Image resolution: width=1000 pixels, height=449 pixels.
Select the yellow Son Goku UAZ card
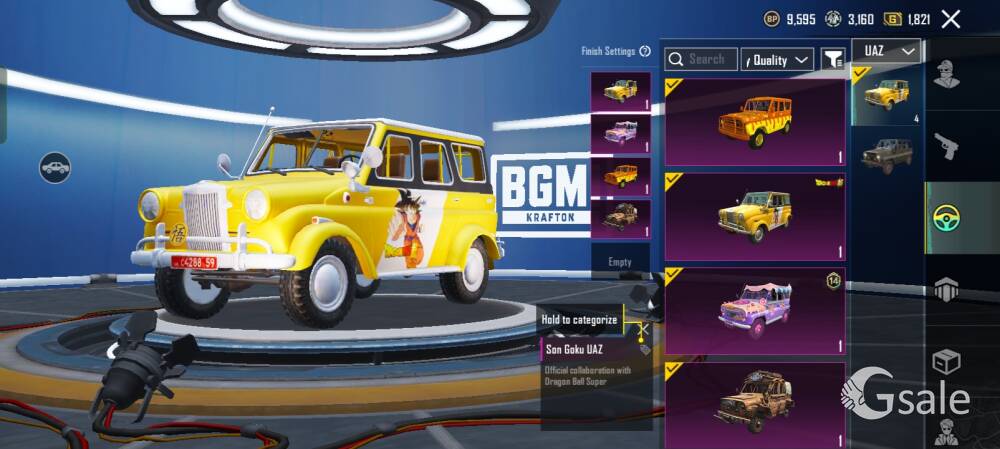point(756,216)
